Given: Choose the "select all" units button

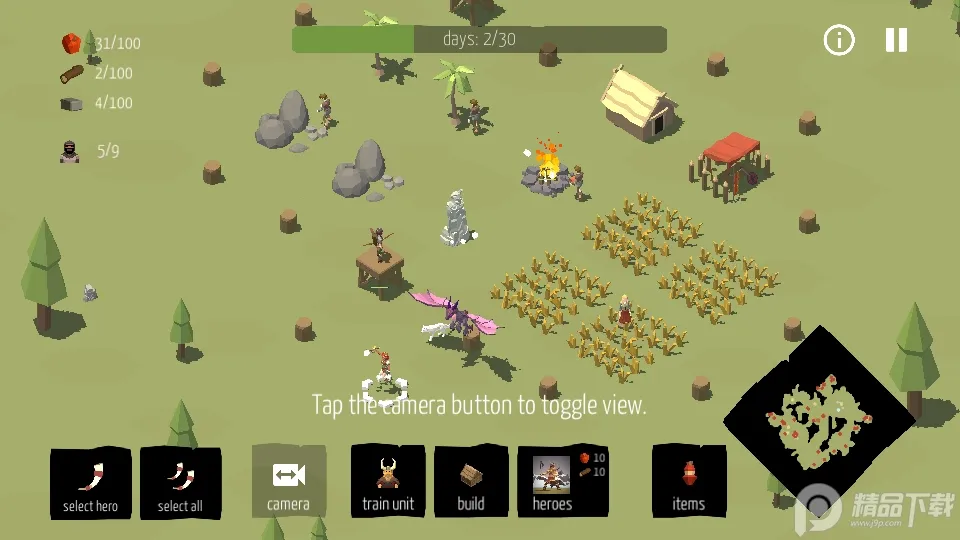Looking at the screenshot, I should (x=180, y=483).
